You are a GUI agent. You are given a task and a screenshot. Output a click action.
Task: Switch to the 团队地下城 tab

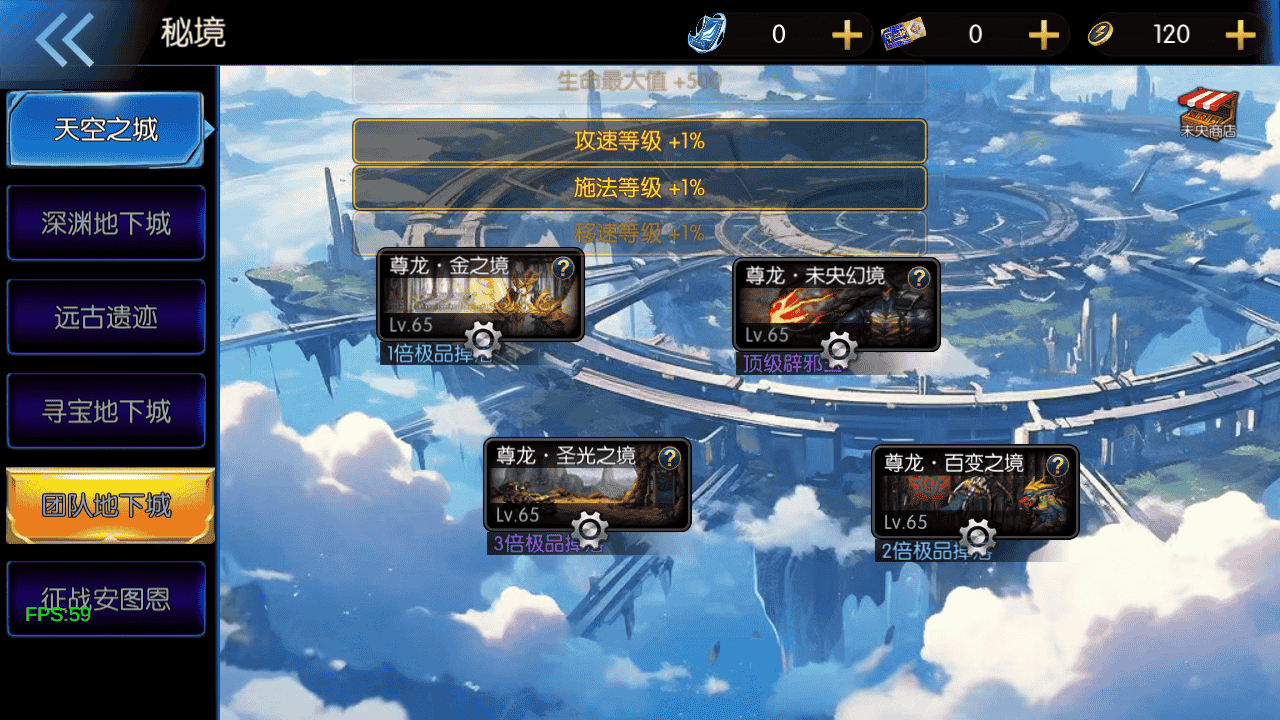(x=109, y=505)
